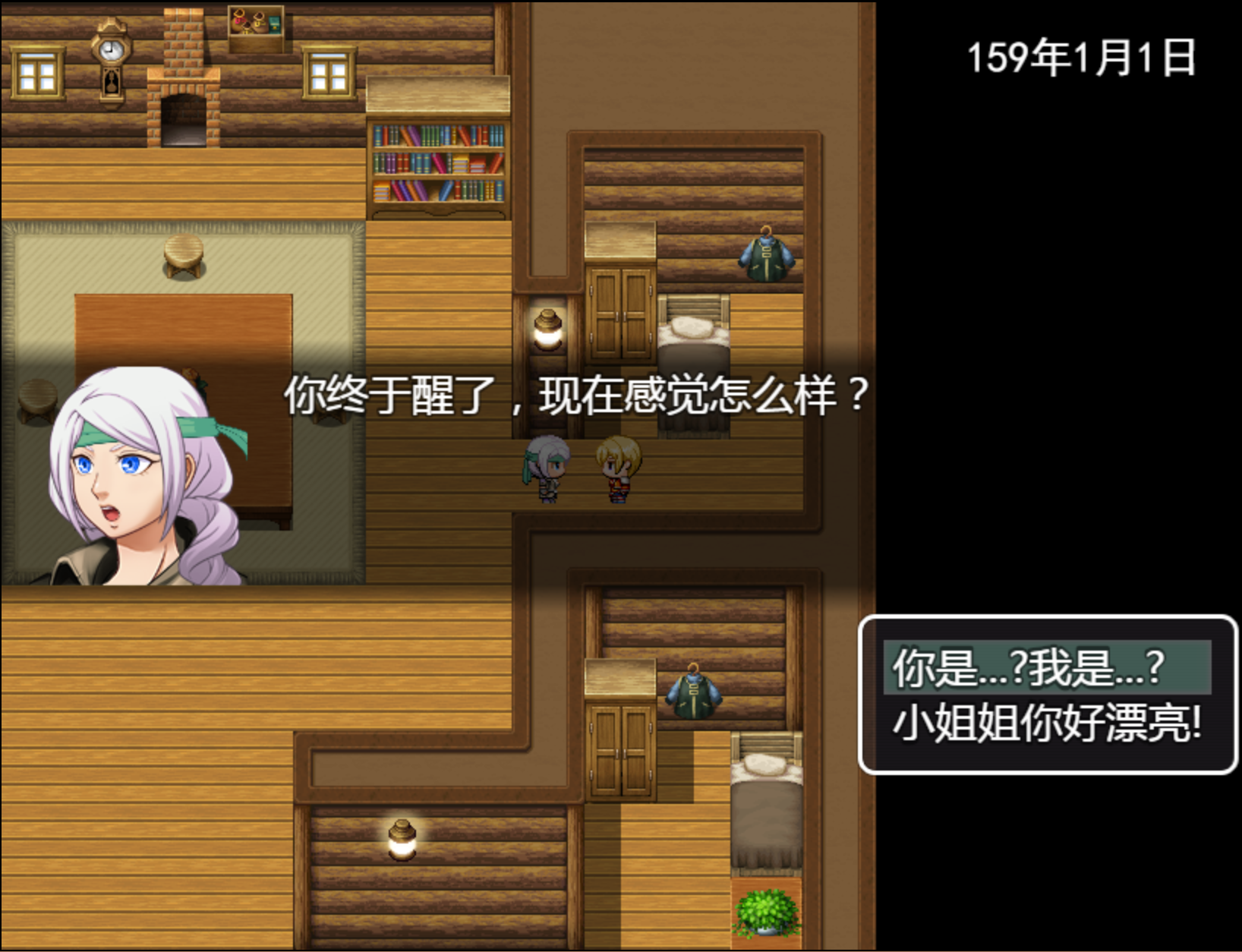The image size is (1242, 952).
Task: Click the right window on the wall
Action: pos(329,71)
